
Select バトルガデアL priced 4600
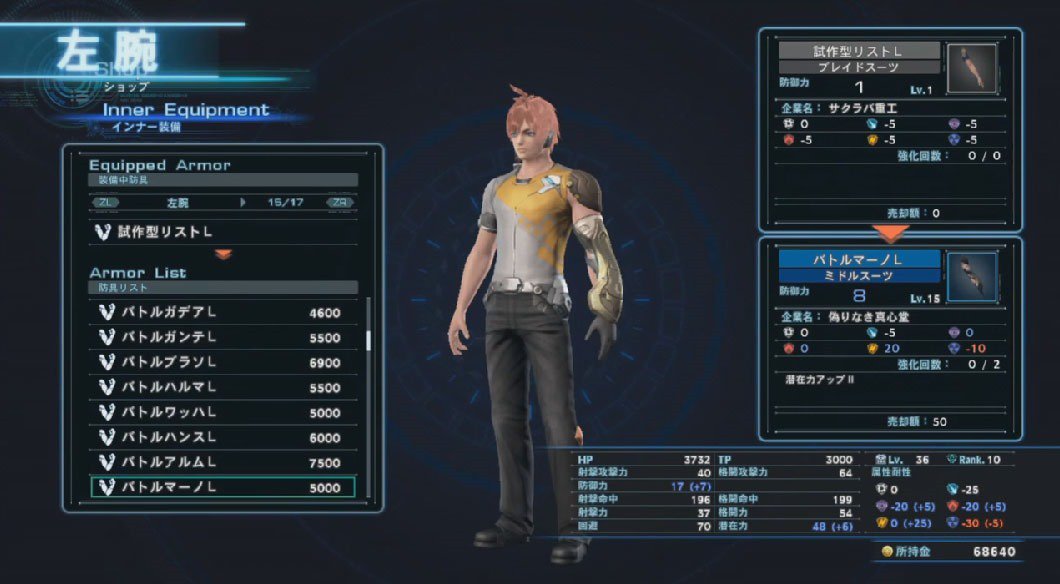click(x=222, y=313)
